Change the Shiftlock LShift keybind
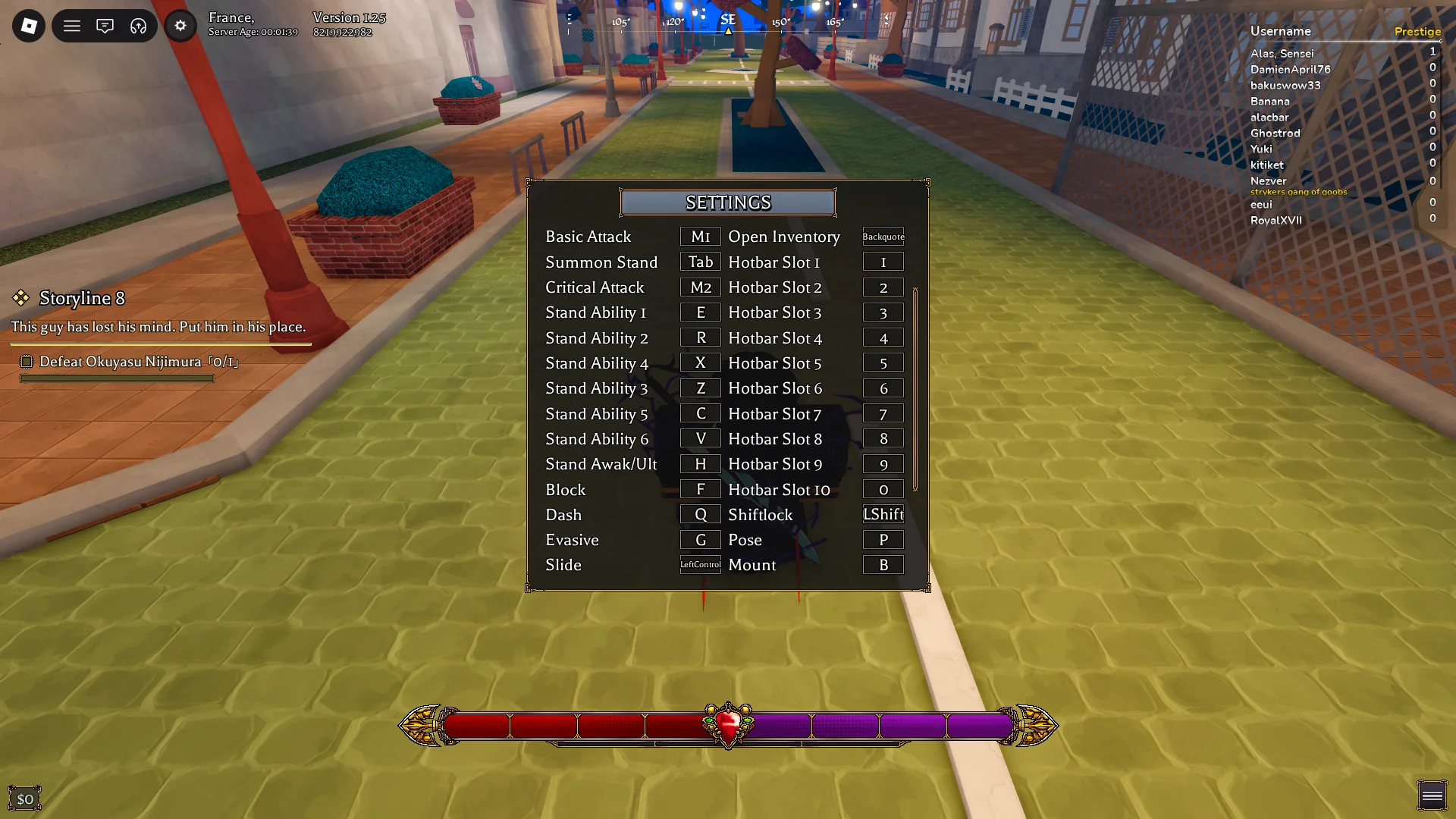Image resolution: width=1456 pixels, height=819 pixels. [883, 513]
